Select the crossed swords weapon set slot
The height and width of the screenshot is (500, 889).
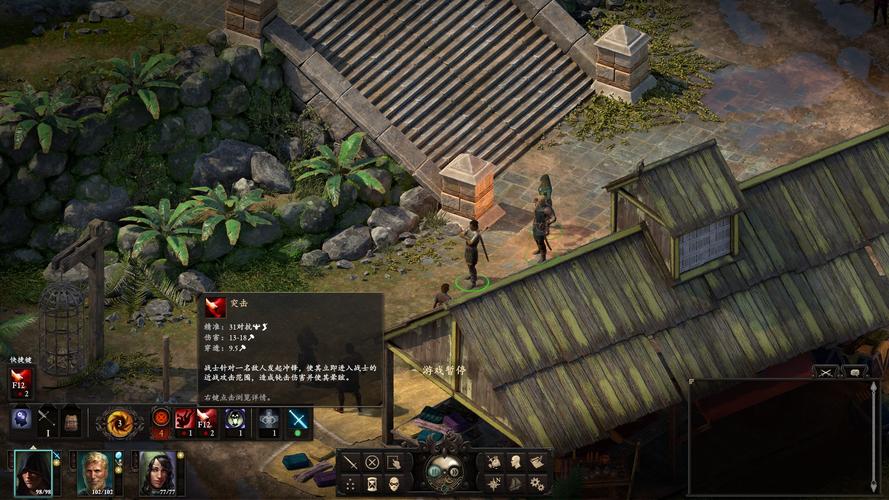point(47,420)
